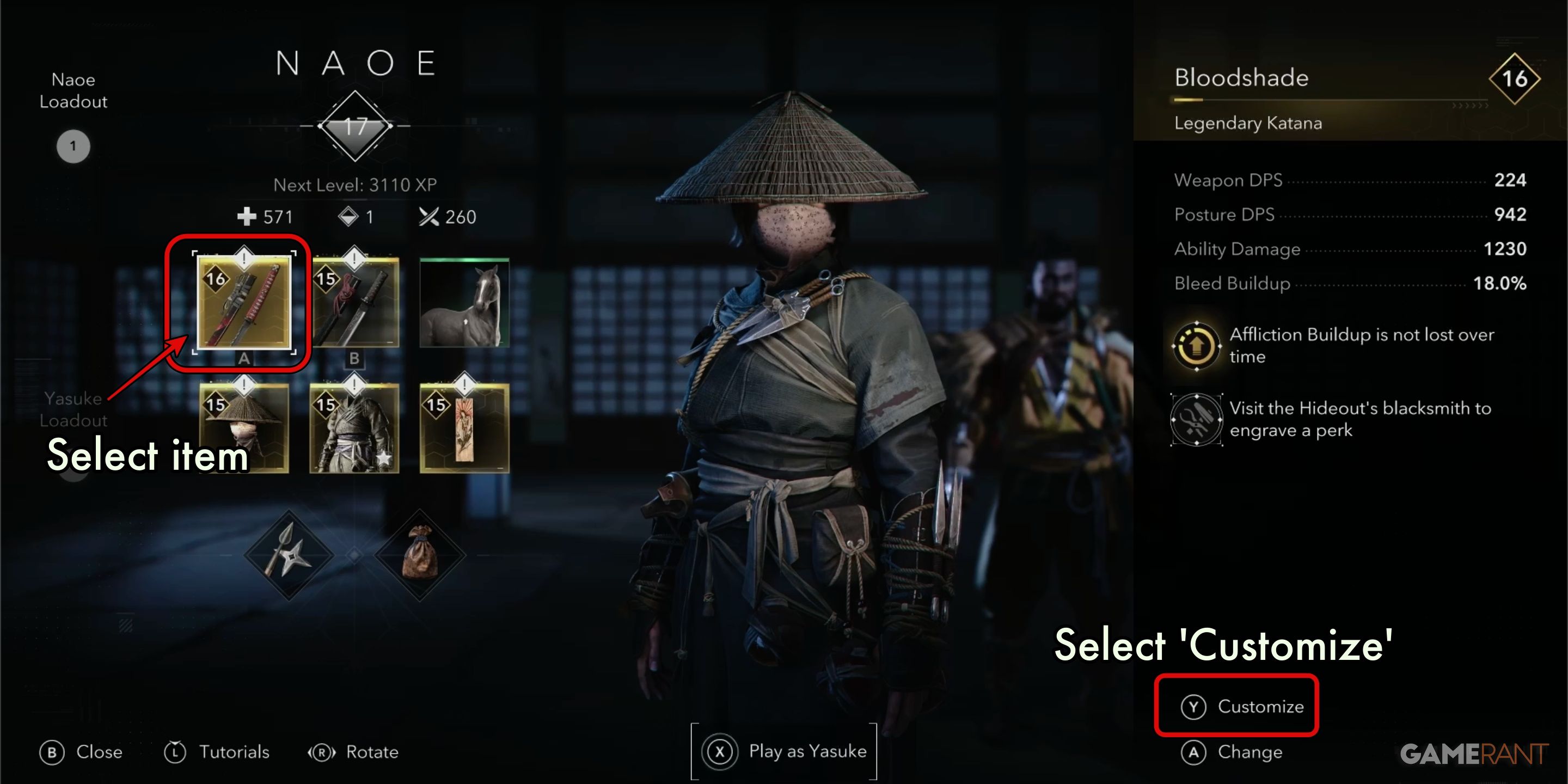
Task: Click the Naoe Loadout number 1 badge
Action: (72, 146)
